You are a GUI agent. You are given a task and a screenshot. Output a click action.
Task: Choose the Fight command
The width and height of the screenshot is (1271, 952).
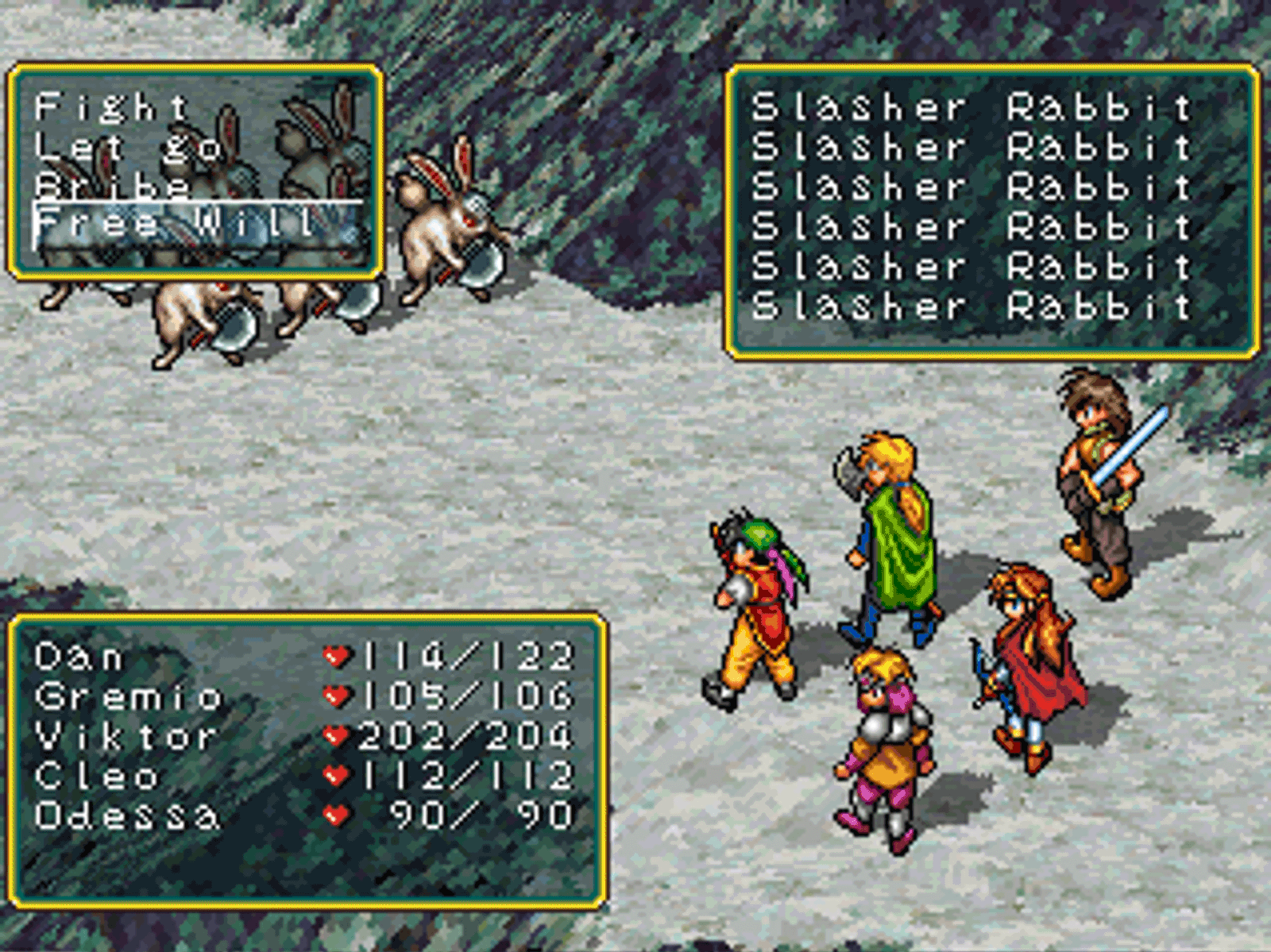click(111, 107)
